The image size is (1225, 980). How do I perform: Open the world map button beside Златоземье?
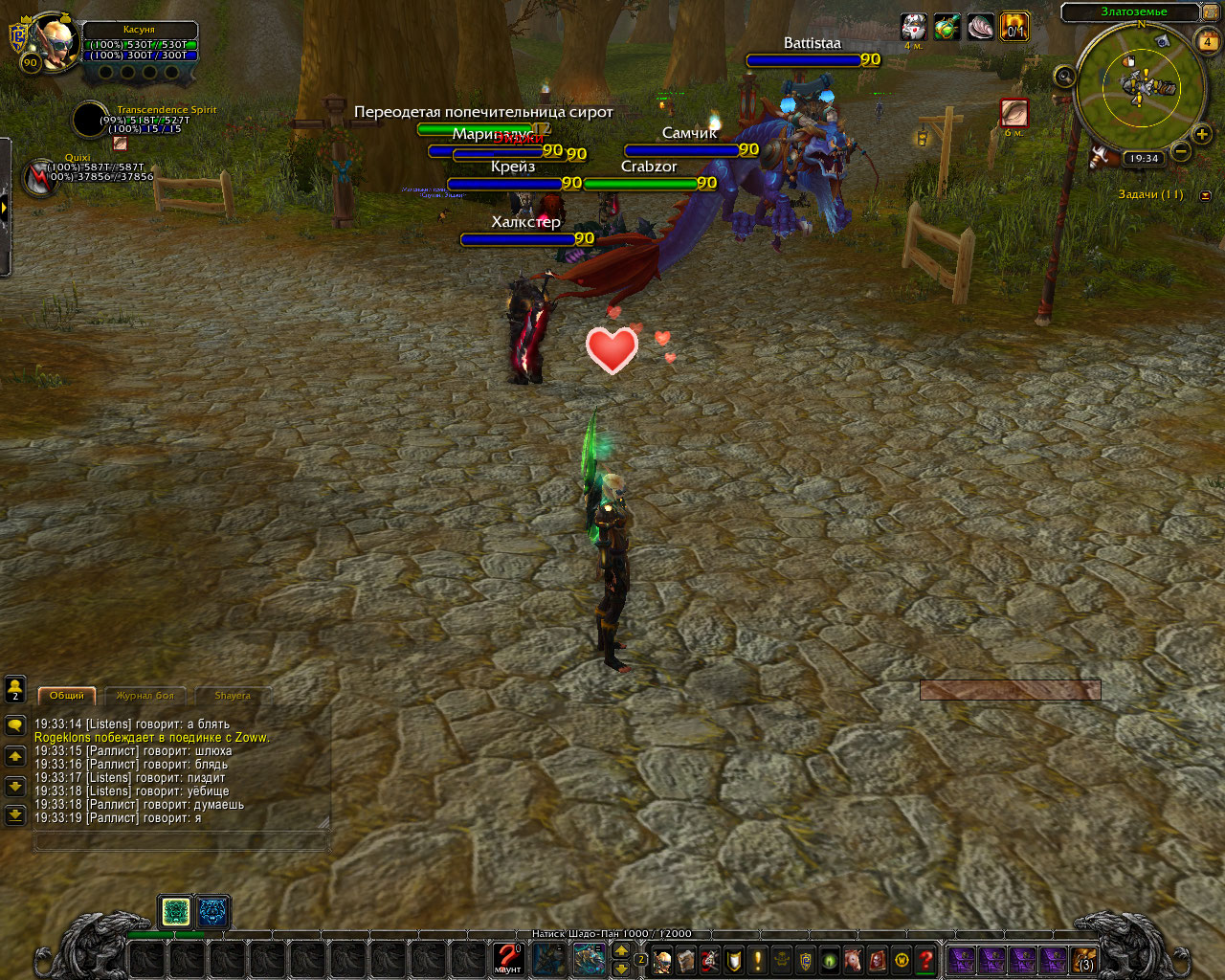click(1211, 11)
